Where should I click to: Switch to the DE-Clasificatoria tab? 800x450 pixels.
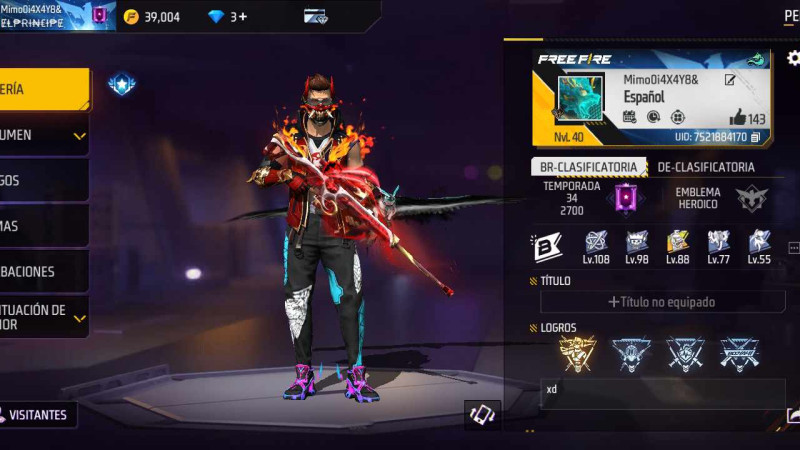705,167
